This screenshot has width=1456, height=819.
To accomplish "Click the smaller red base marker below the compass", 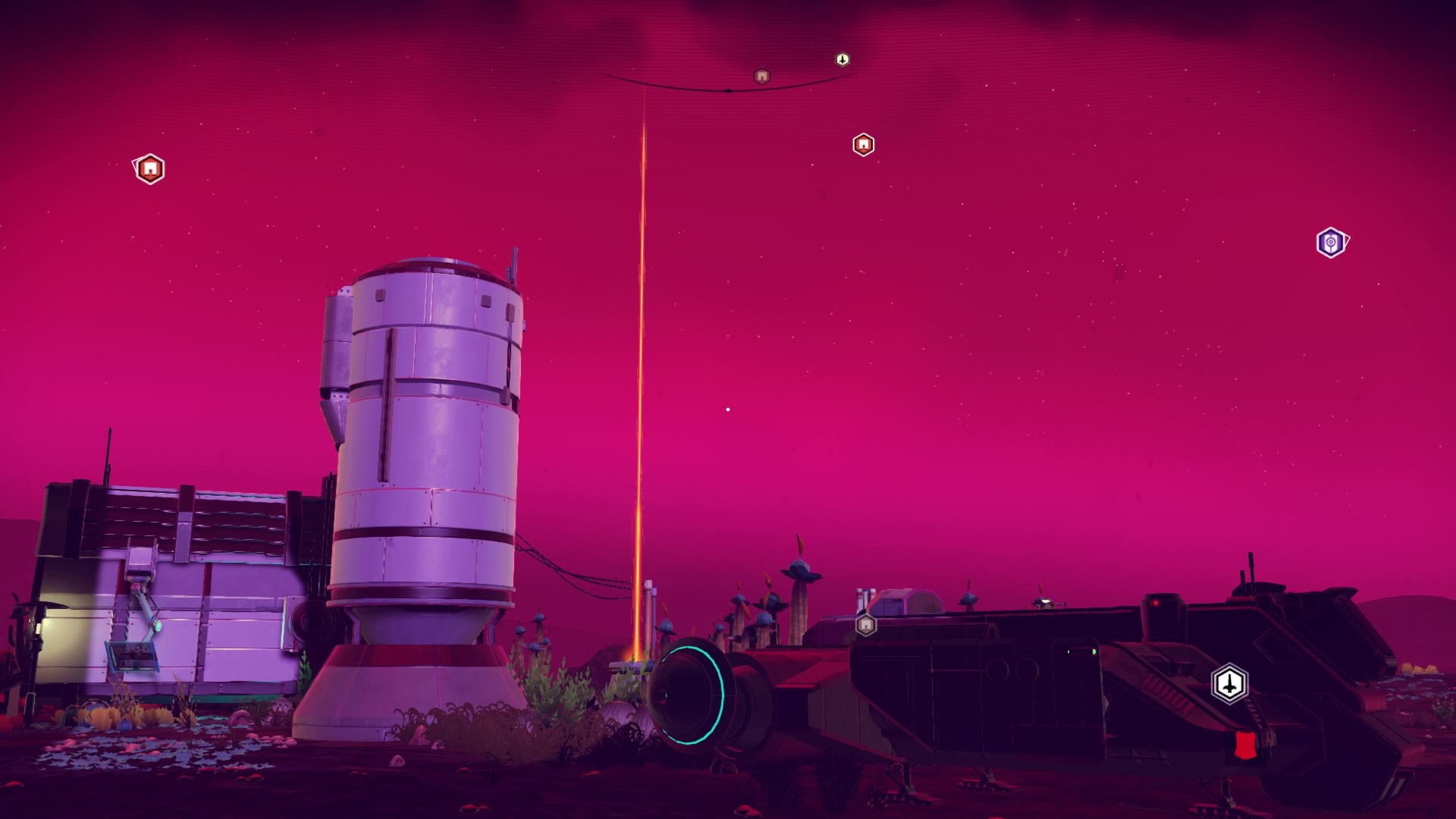I will (863, 144).
